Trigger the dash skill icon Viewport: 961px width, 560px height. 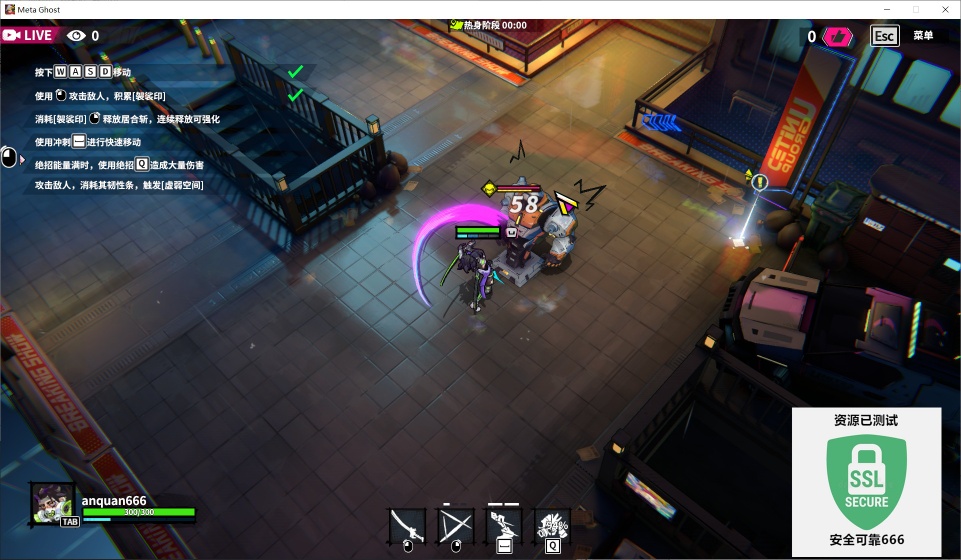[x=504, y=526]
